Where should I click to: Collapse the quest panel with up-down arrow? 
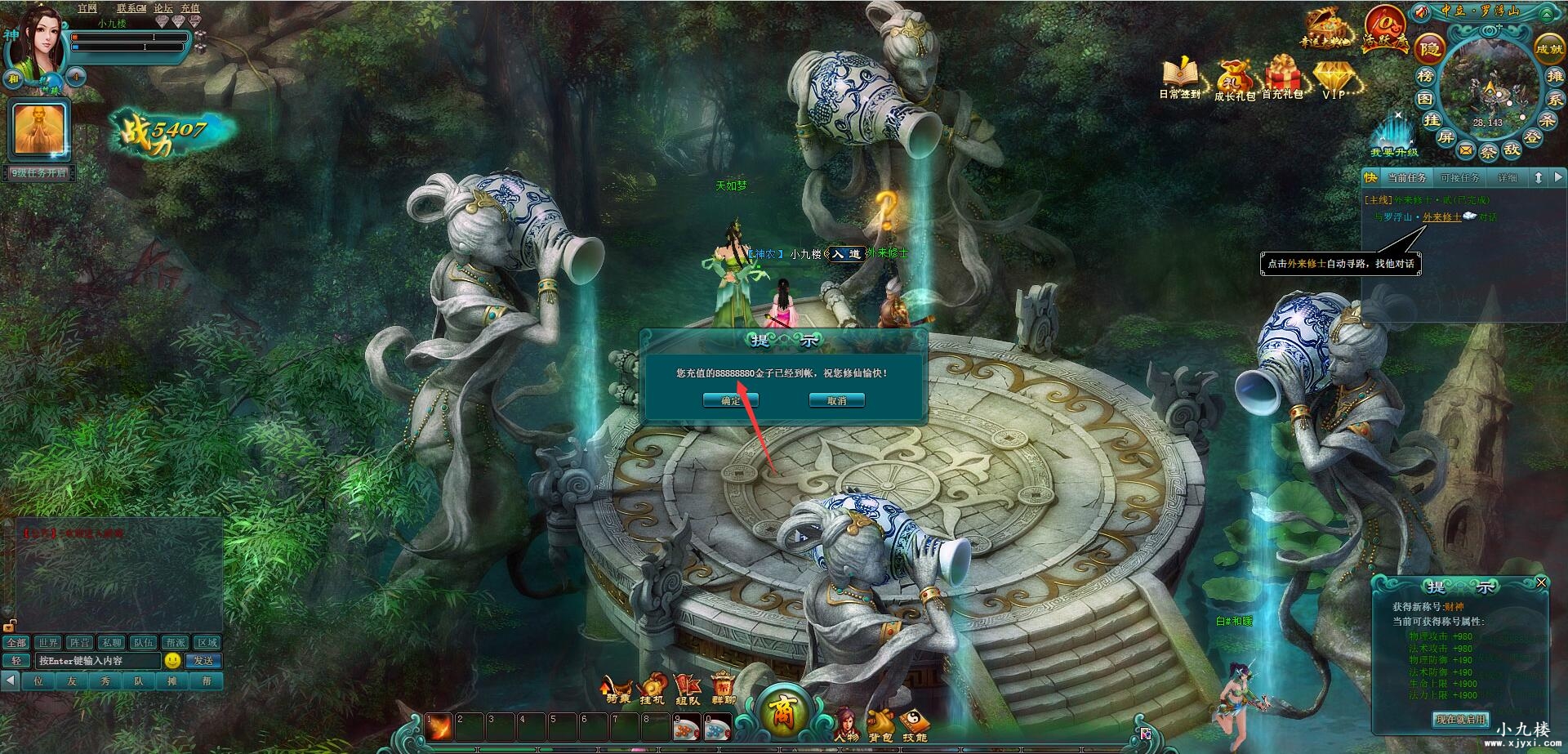click(x=1539, y=177)
